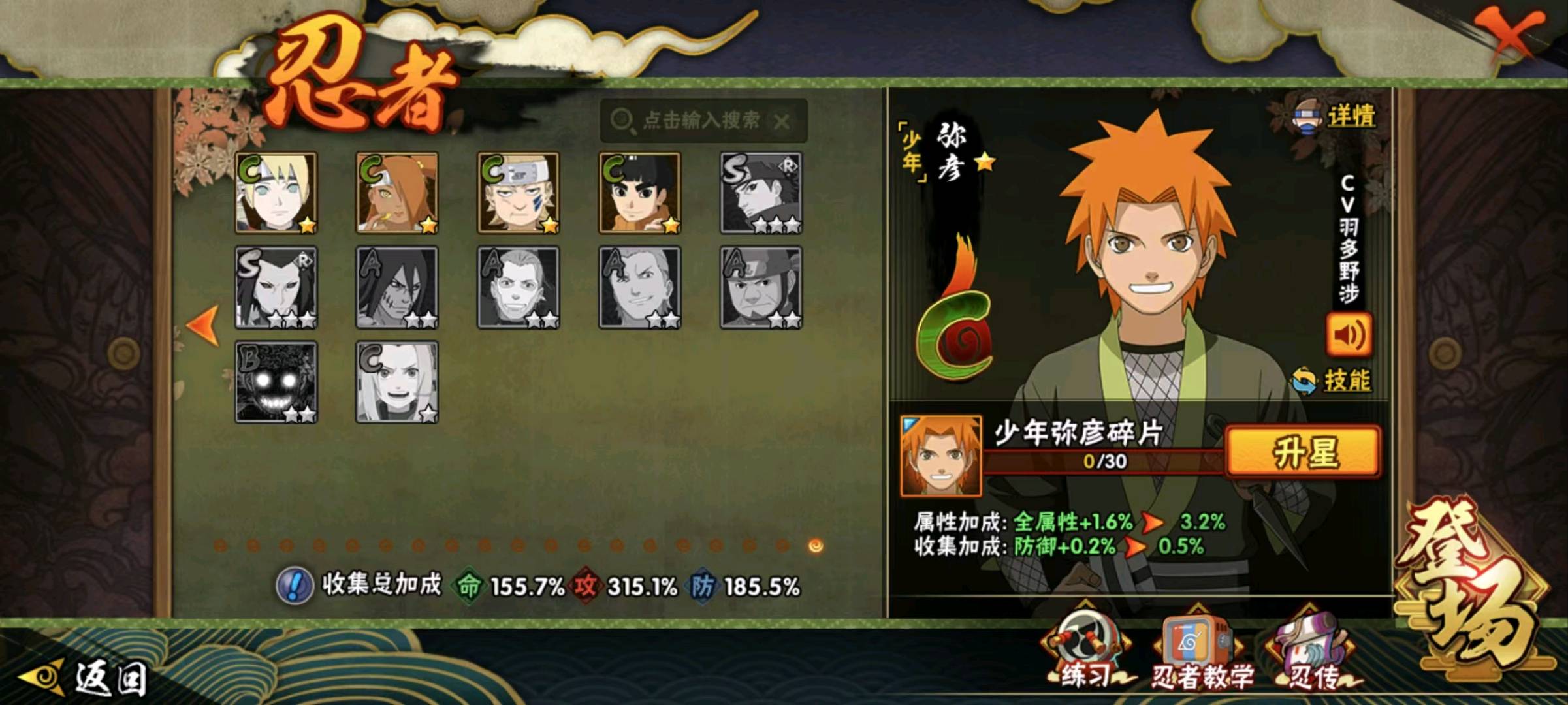The width and height of the screenshot is (1568, 705).
Task: Go to the previous ninja page with the orange arrow
Action: (203, 324)
